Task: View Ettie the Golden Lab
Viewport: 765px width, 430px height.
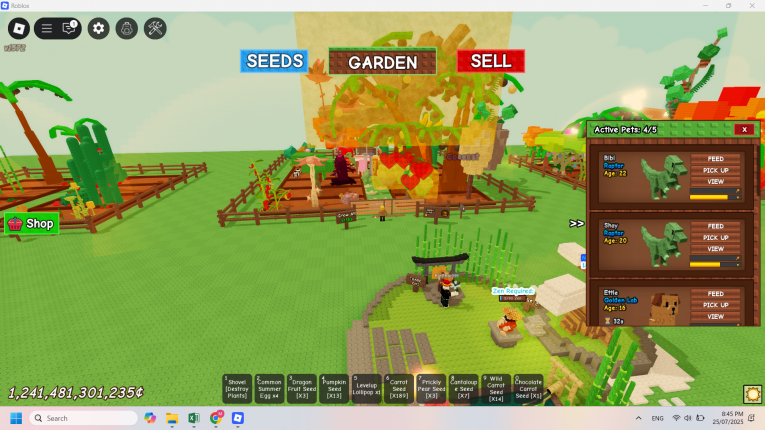Action: click(715, 317)
